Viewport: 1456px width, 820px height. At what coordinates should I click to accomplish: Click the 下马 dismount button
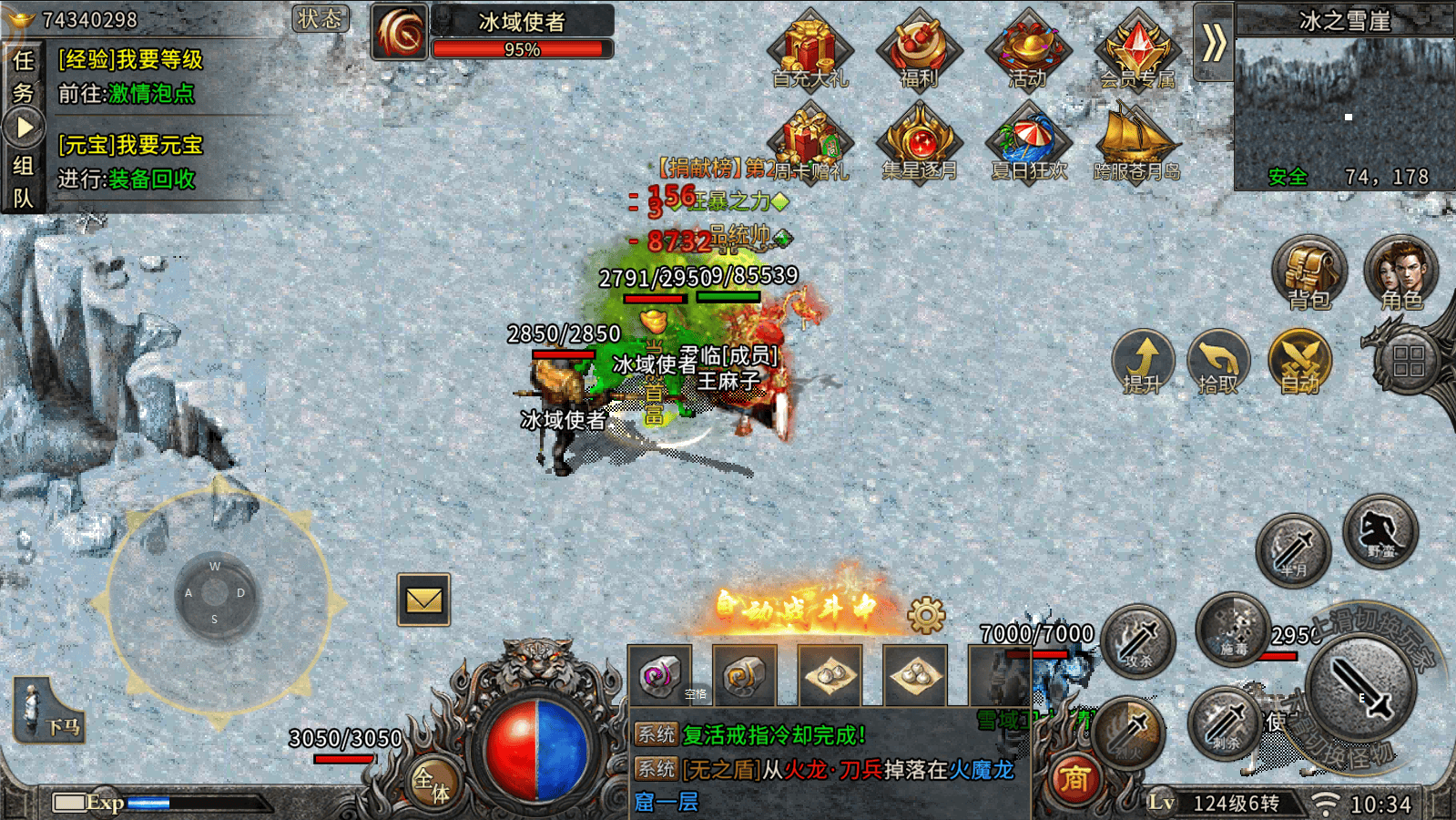tap(50, 712)
